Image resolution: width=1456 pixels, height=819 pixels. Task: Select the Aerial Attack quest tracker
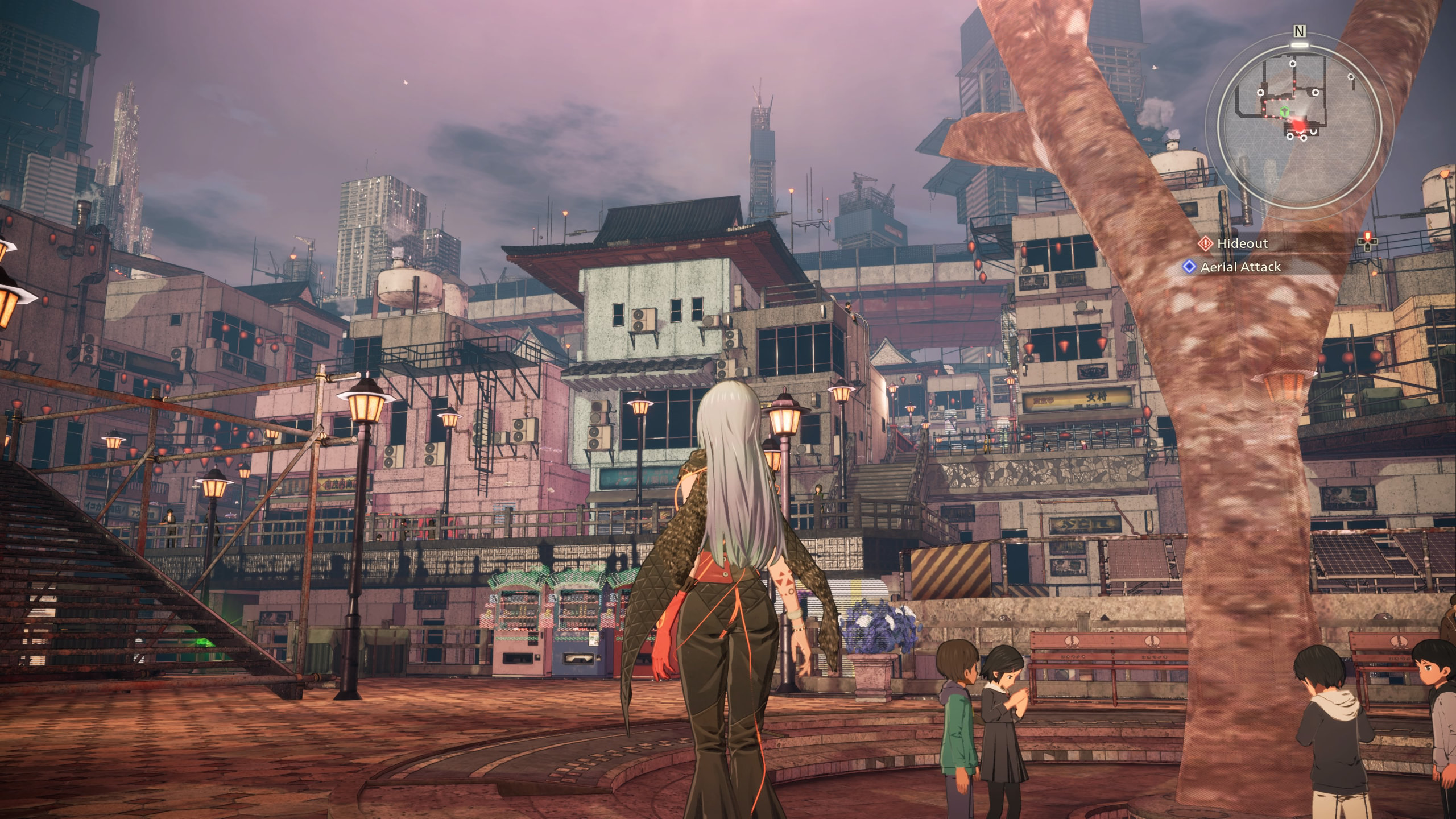tap(1240, 267)
